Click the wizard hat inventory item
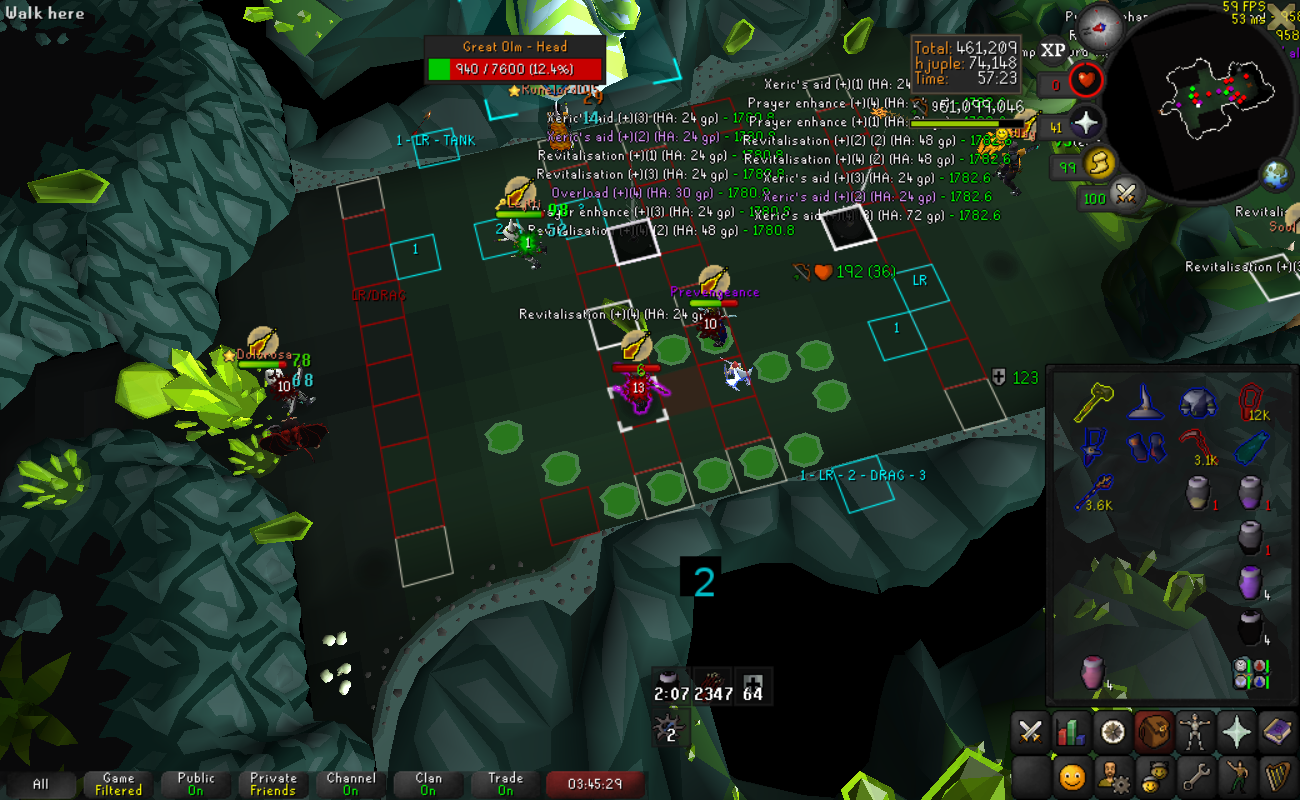This screenshot has height=800, width=1300. (1144, 404)
